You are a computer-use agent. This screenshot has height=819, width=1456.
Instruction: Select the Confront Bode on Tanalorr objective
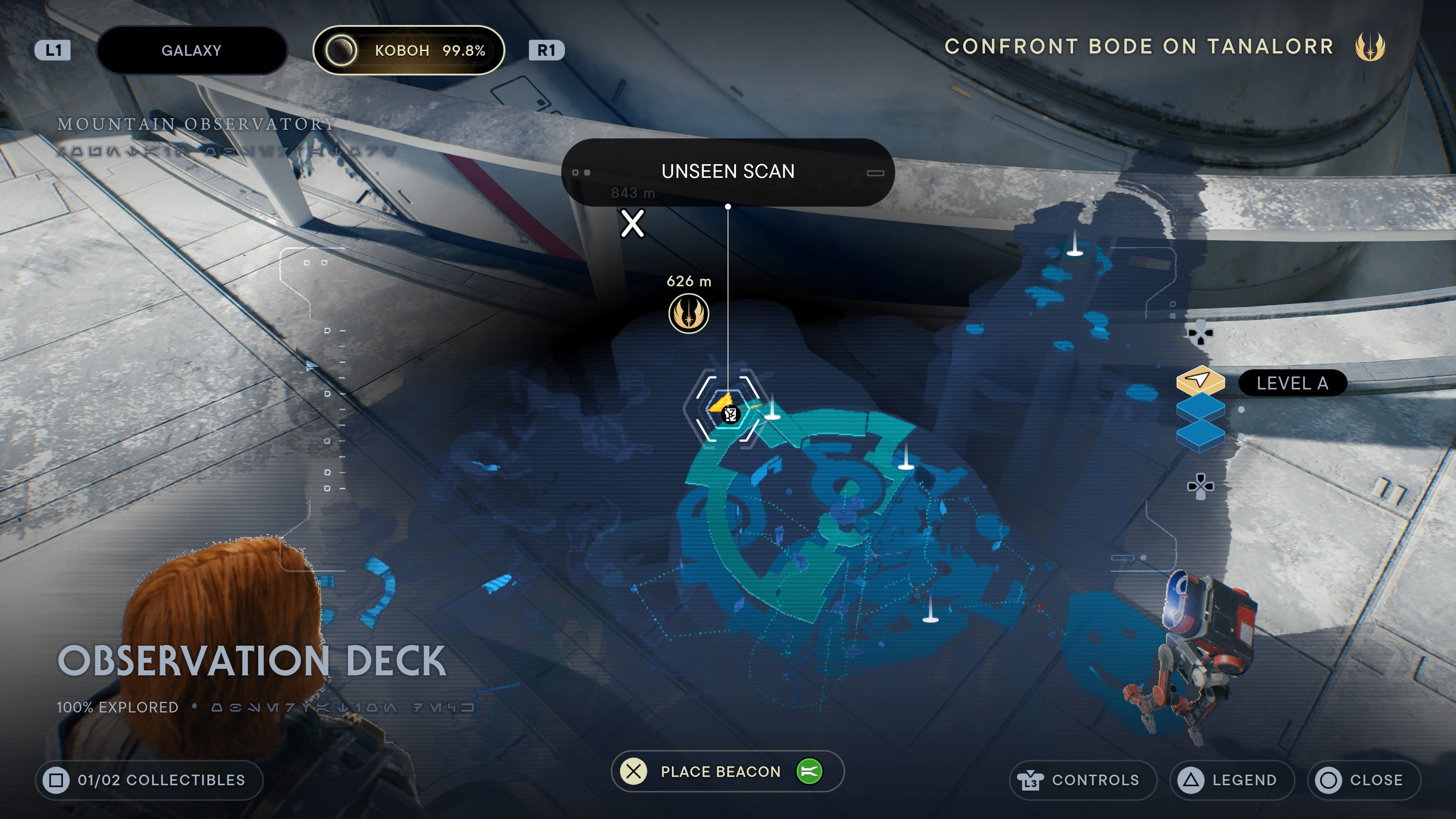[x=1139, y=46]
